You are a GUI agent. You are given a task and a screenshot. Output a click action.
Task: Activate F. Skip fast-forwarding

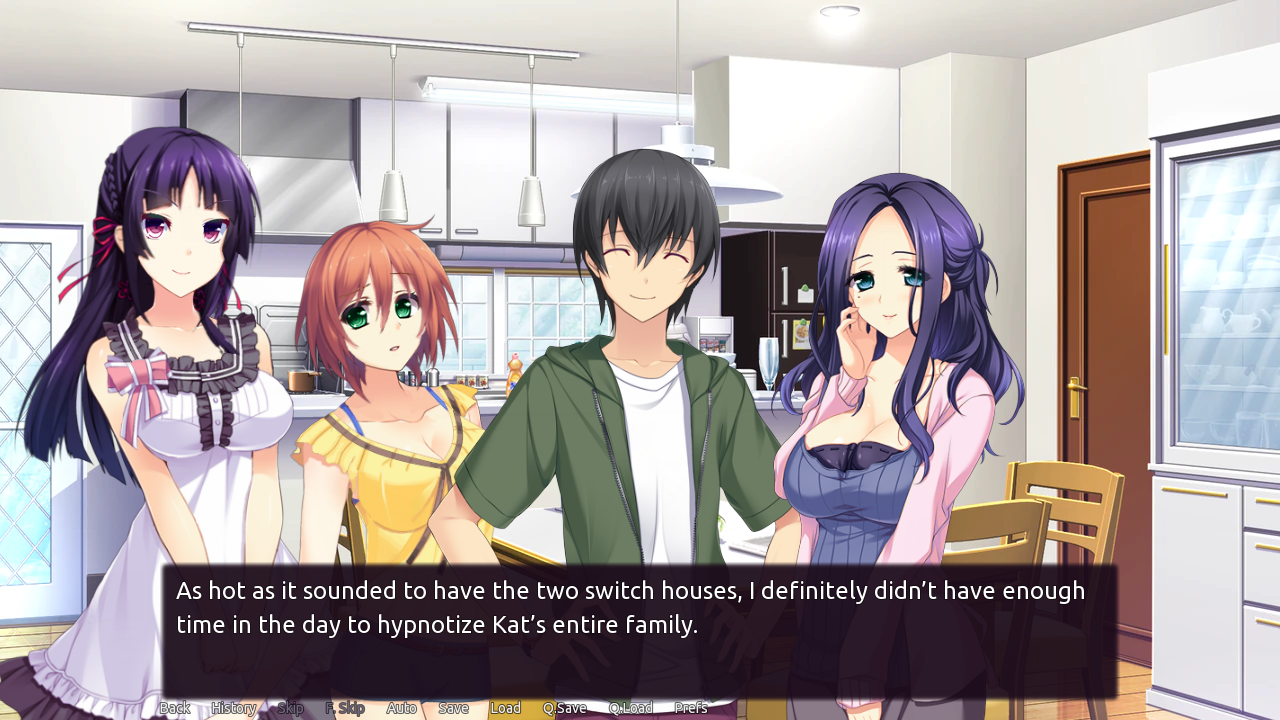346,707
